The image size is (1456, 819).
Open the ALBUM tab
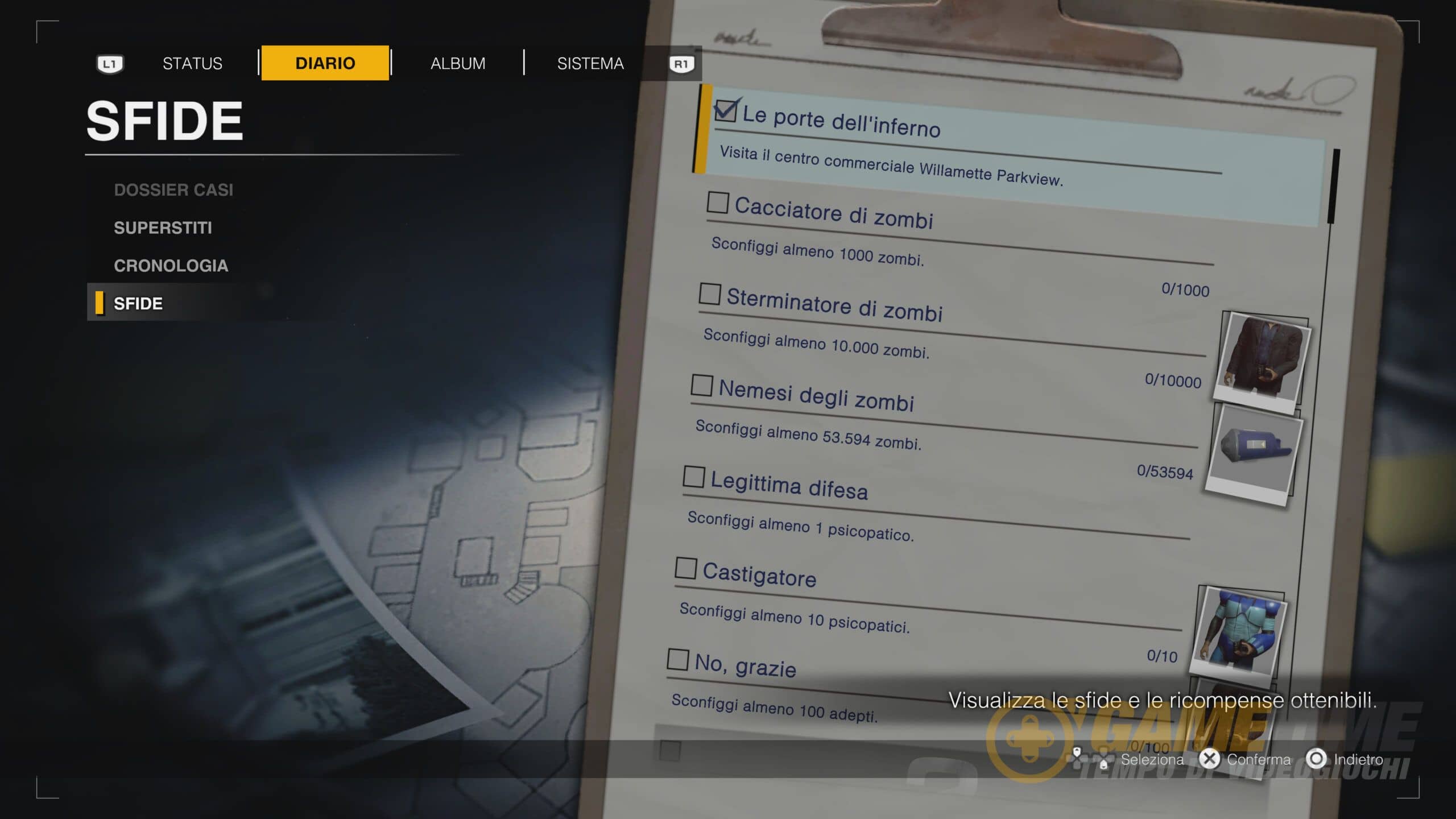point(458,63)
